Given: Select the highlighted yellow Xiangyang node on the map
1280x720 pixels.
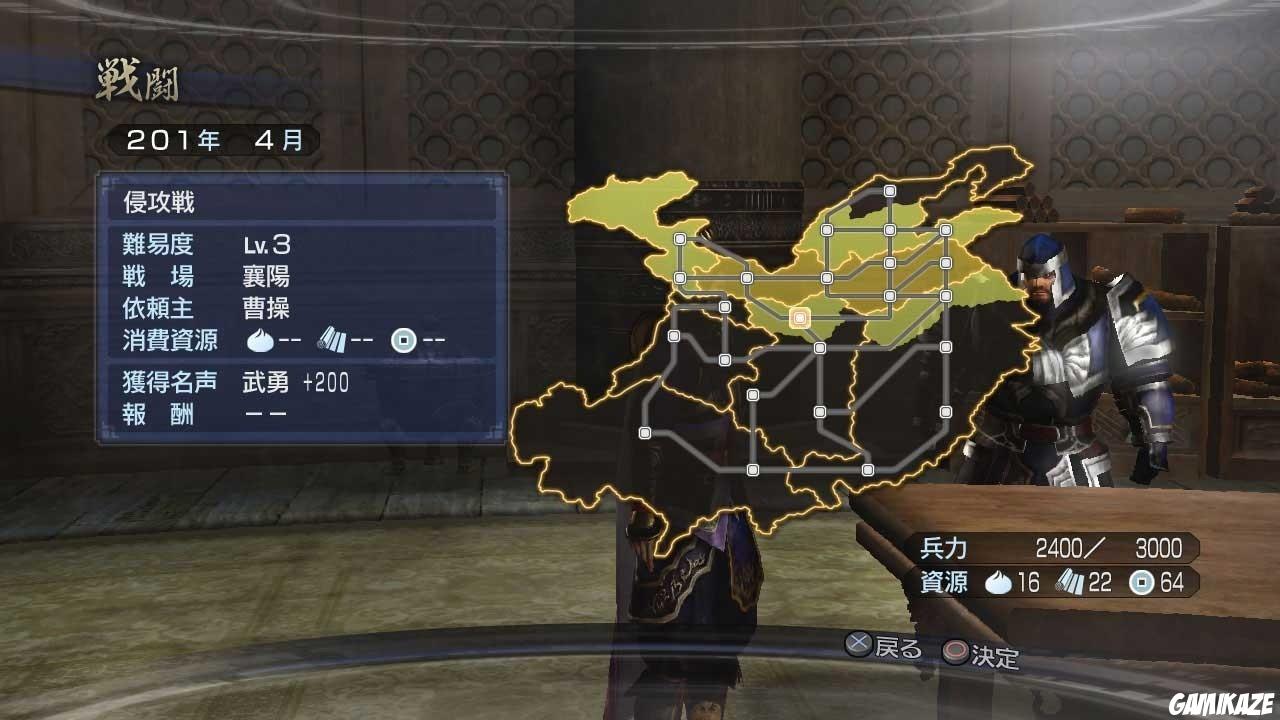Looking at the screenshot, I should click(x=798, y=316).
